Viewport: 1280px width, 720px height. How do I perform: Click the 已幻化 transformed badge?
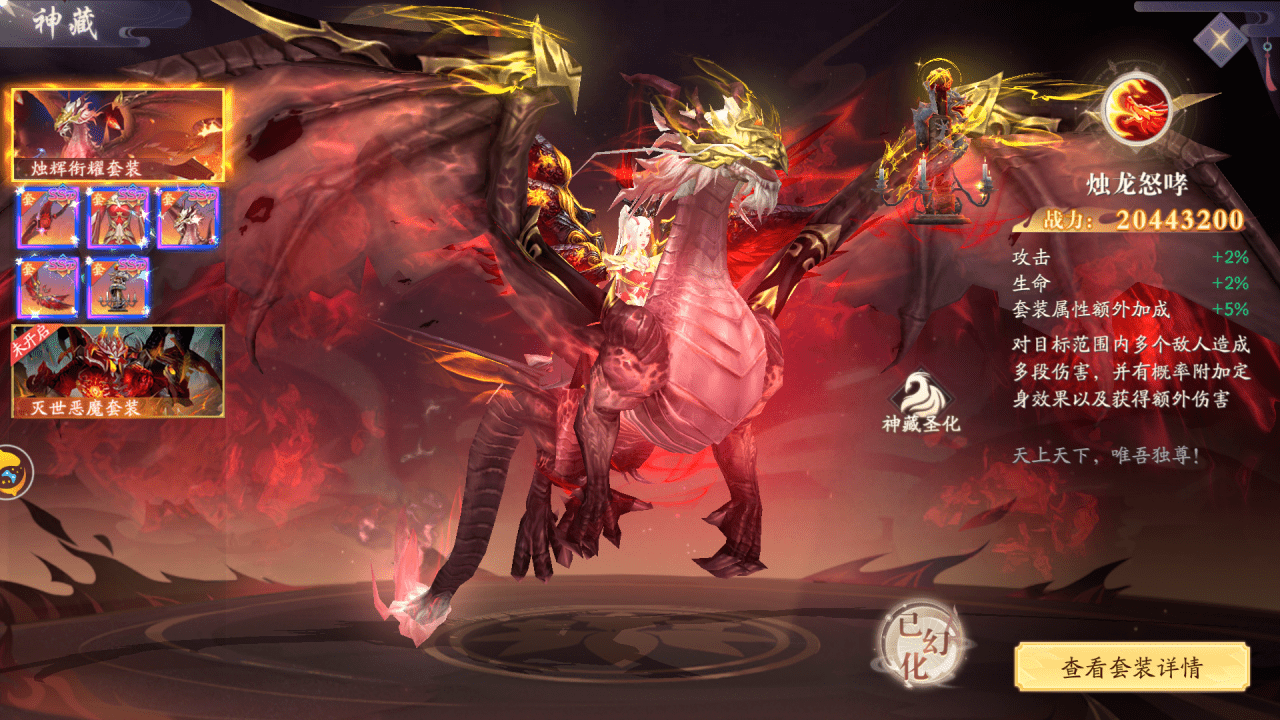[x=915, y=645]
